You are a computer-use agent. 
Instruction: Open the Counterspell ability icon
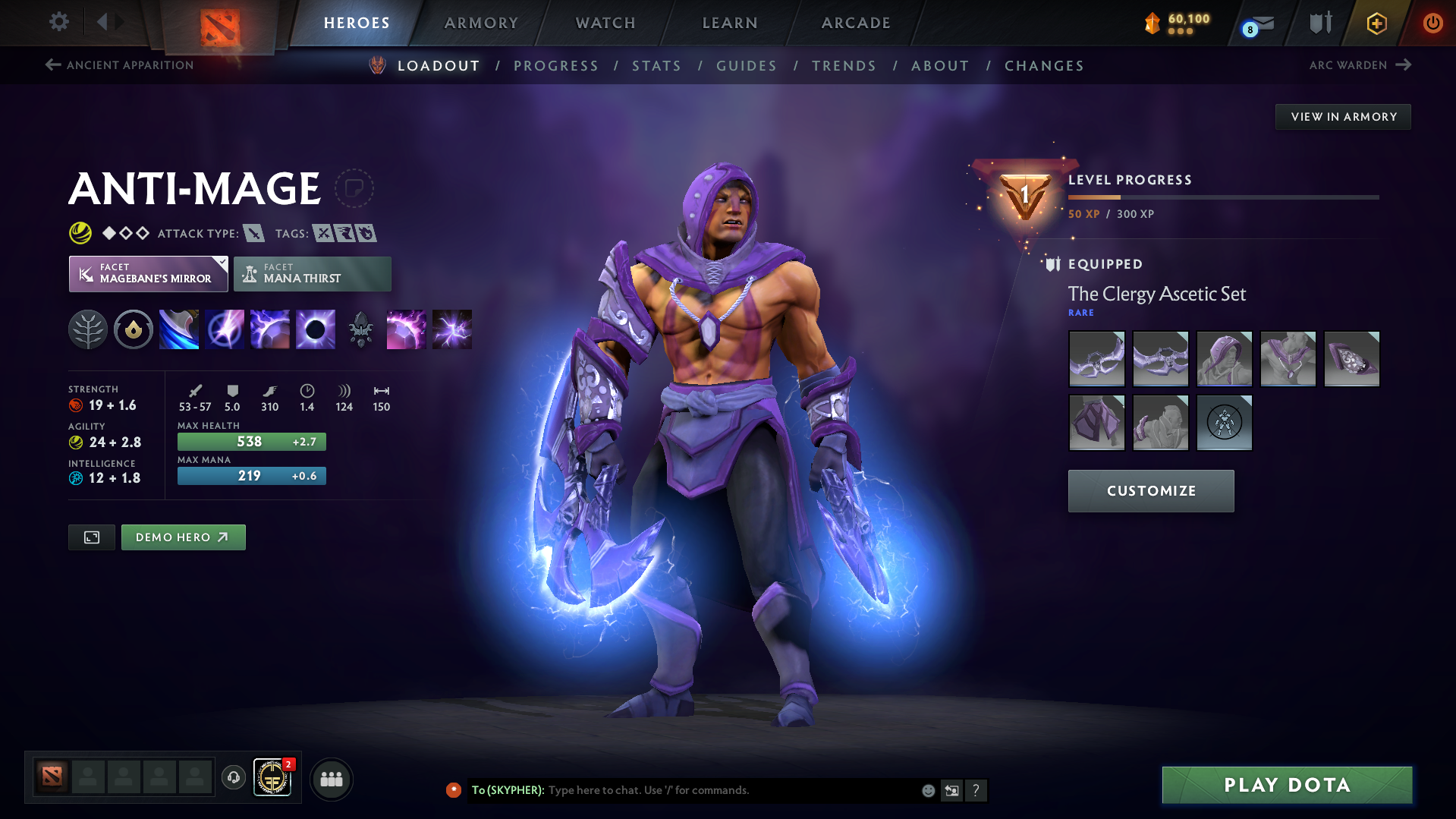[x=269, y=329]
